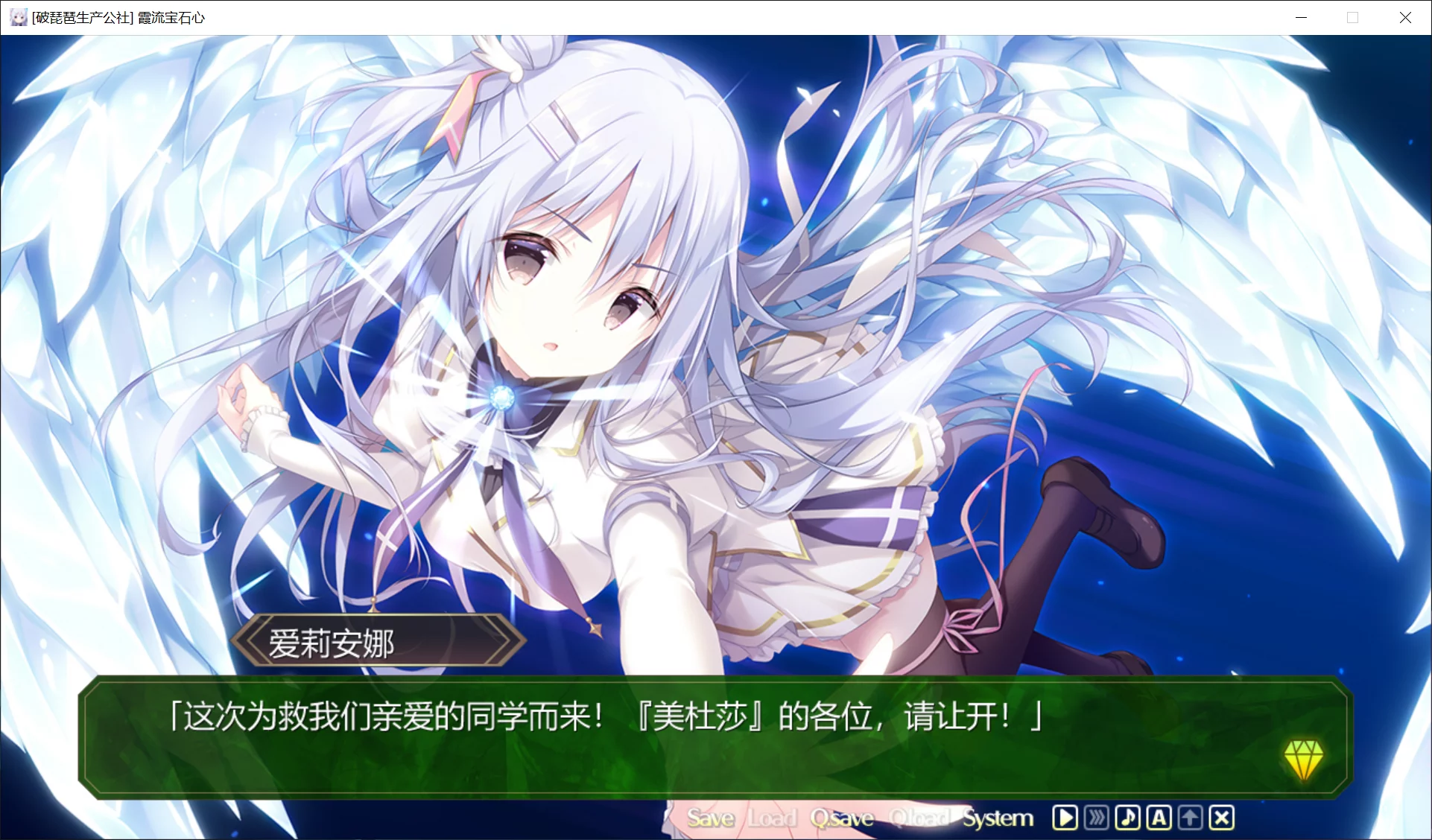
Task: Click the window title bar text
Action: [x=119, y=16]
